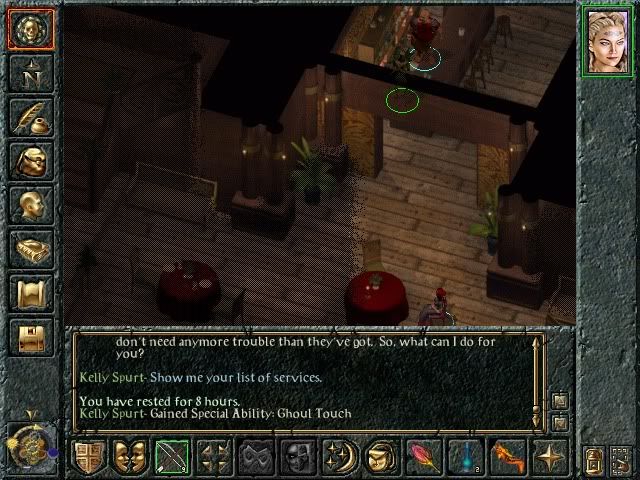
Task: Open the priest scroll button
Action: click(x=31, y=293)
